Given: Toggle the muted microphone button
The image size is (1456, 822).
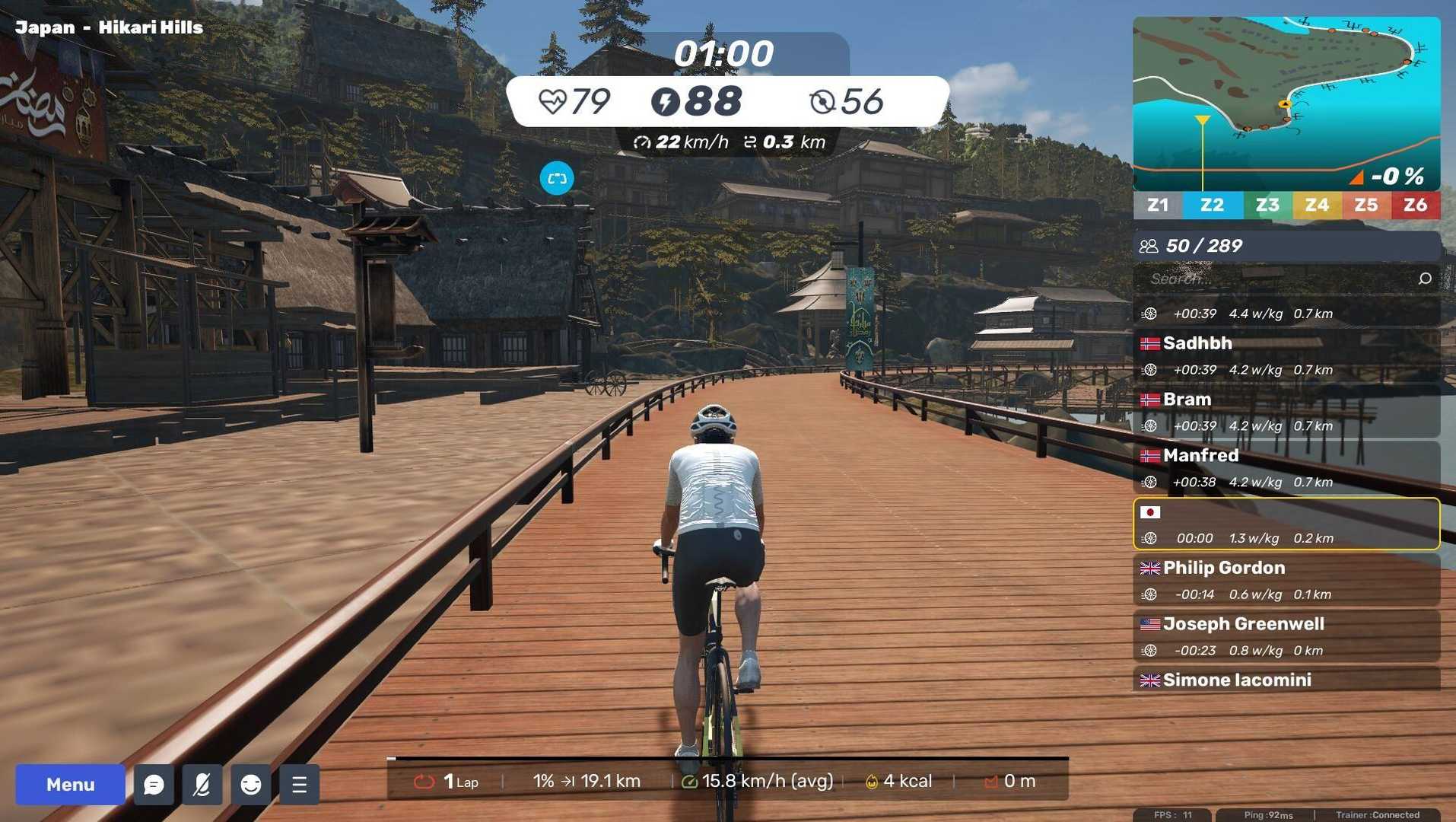Looking at the screenshot, I should (202, 784).
